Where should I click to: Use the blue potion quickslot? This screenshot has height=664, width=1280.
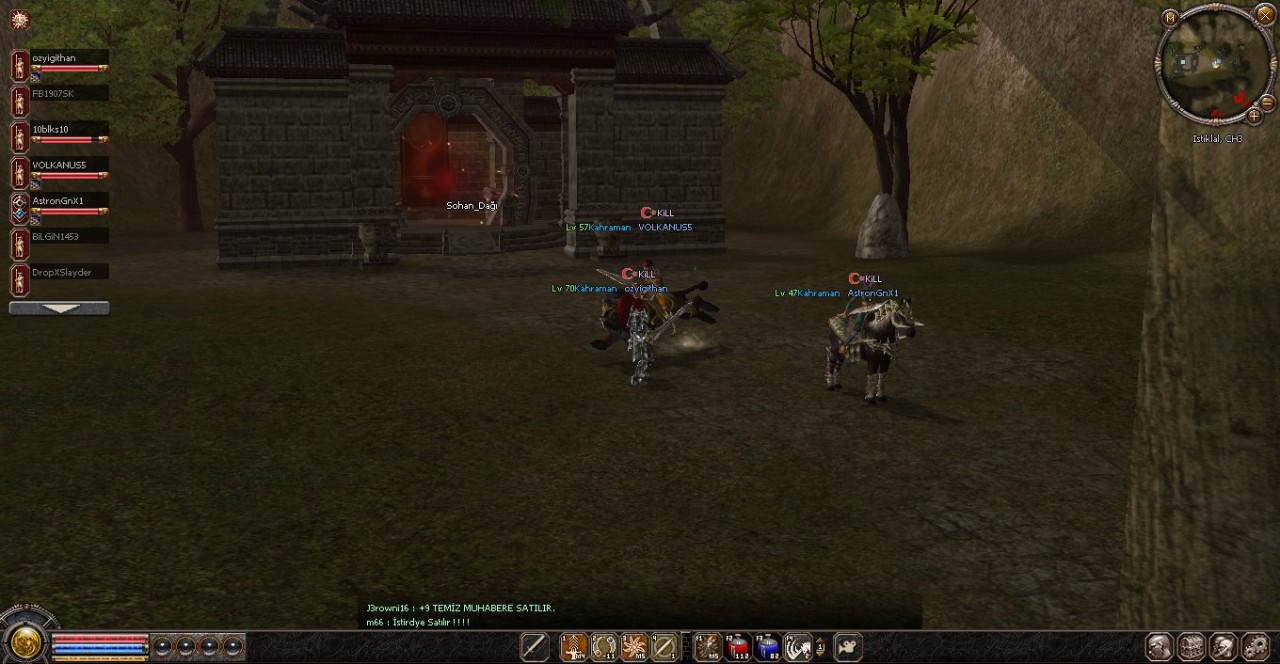click(767, 647)
